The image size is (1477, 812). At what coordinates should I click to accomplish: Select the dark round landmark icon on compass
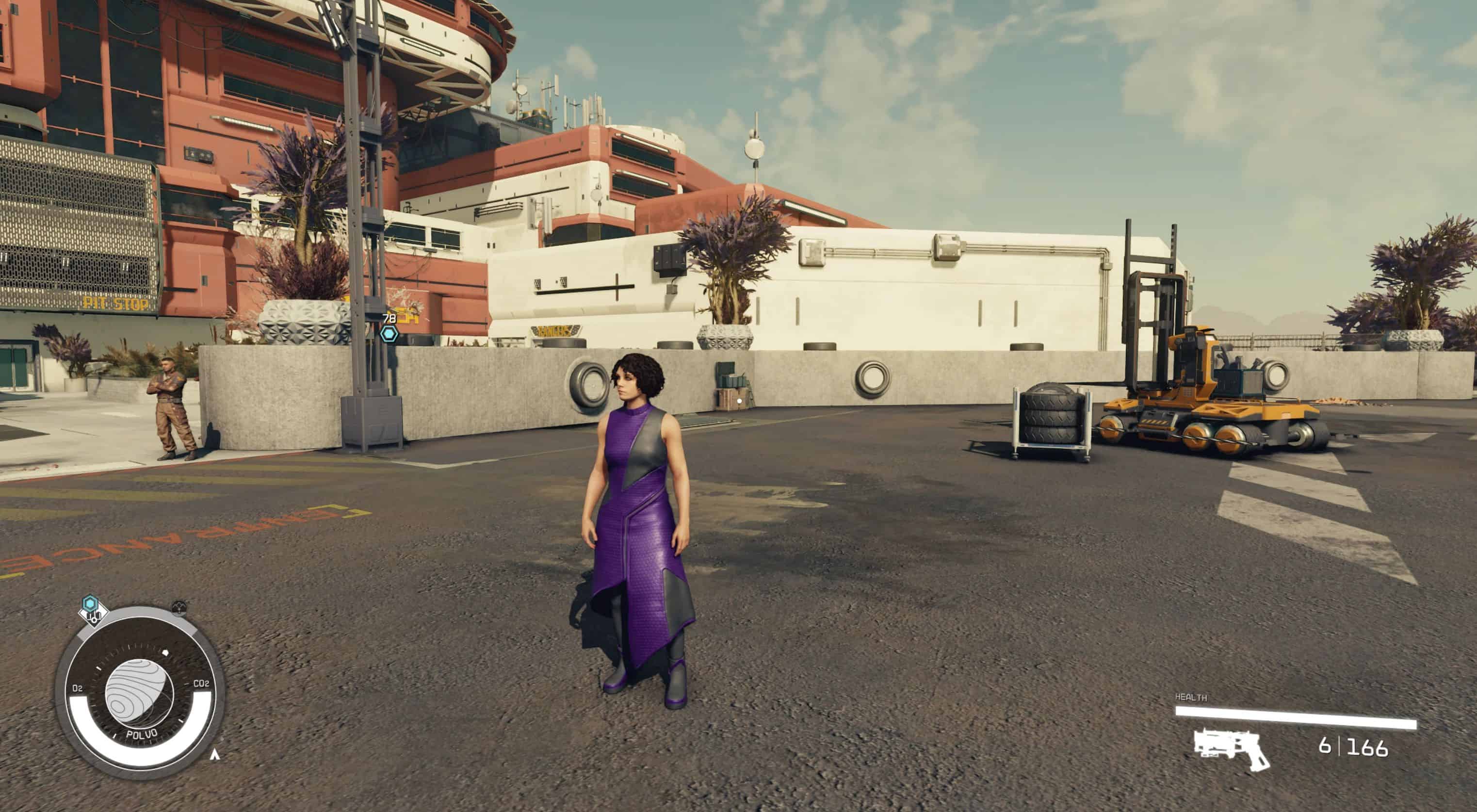point(179,607)
